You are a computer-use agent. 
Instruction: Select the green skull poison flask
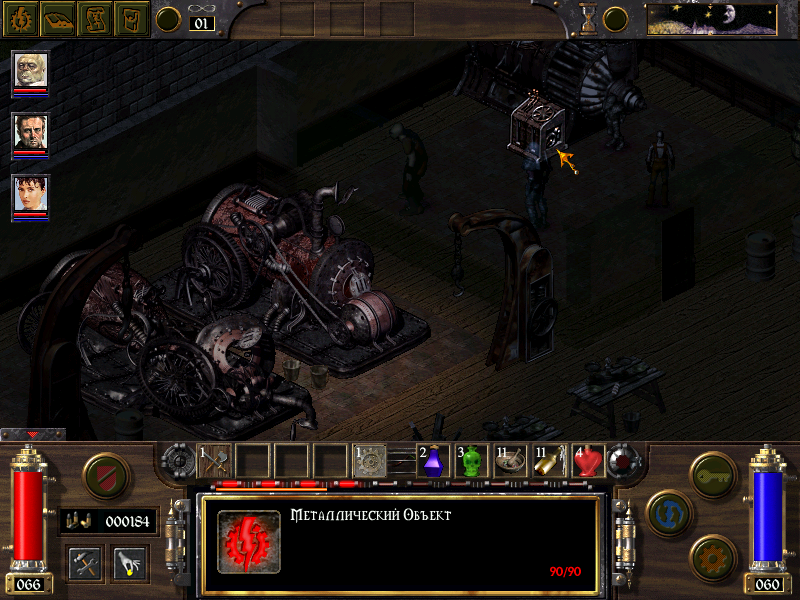pos(471,461)
